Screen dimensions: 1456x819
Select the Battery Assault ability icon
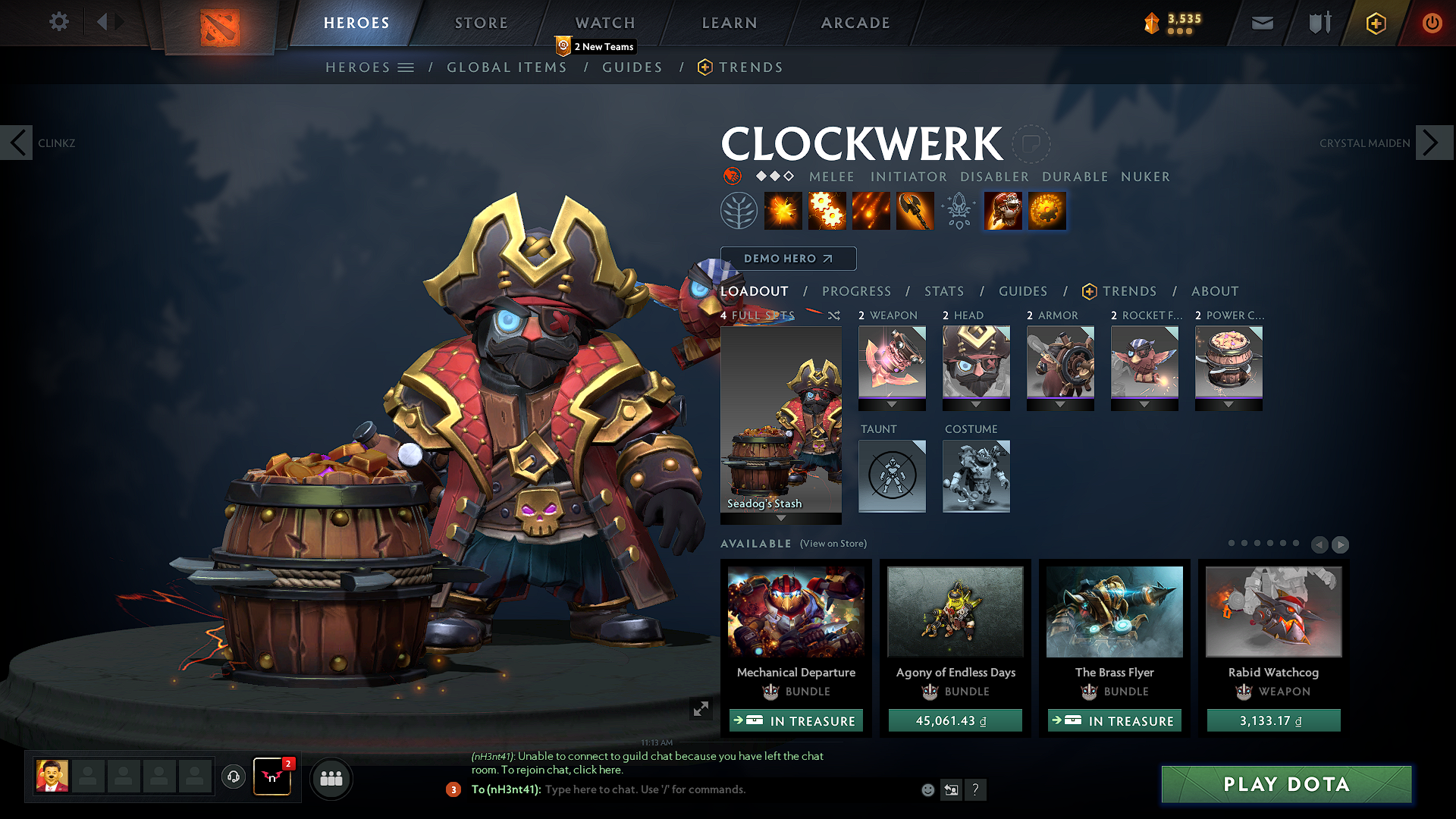click(x=783, y=210)
